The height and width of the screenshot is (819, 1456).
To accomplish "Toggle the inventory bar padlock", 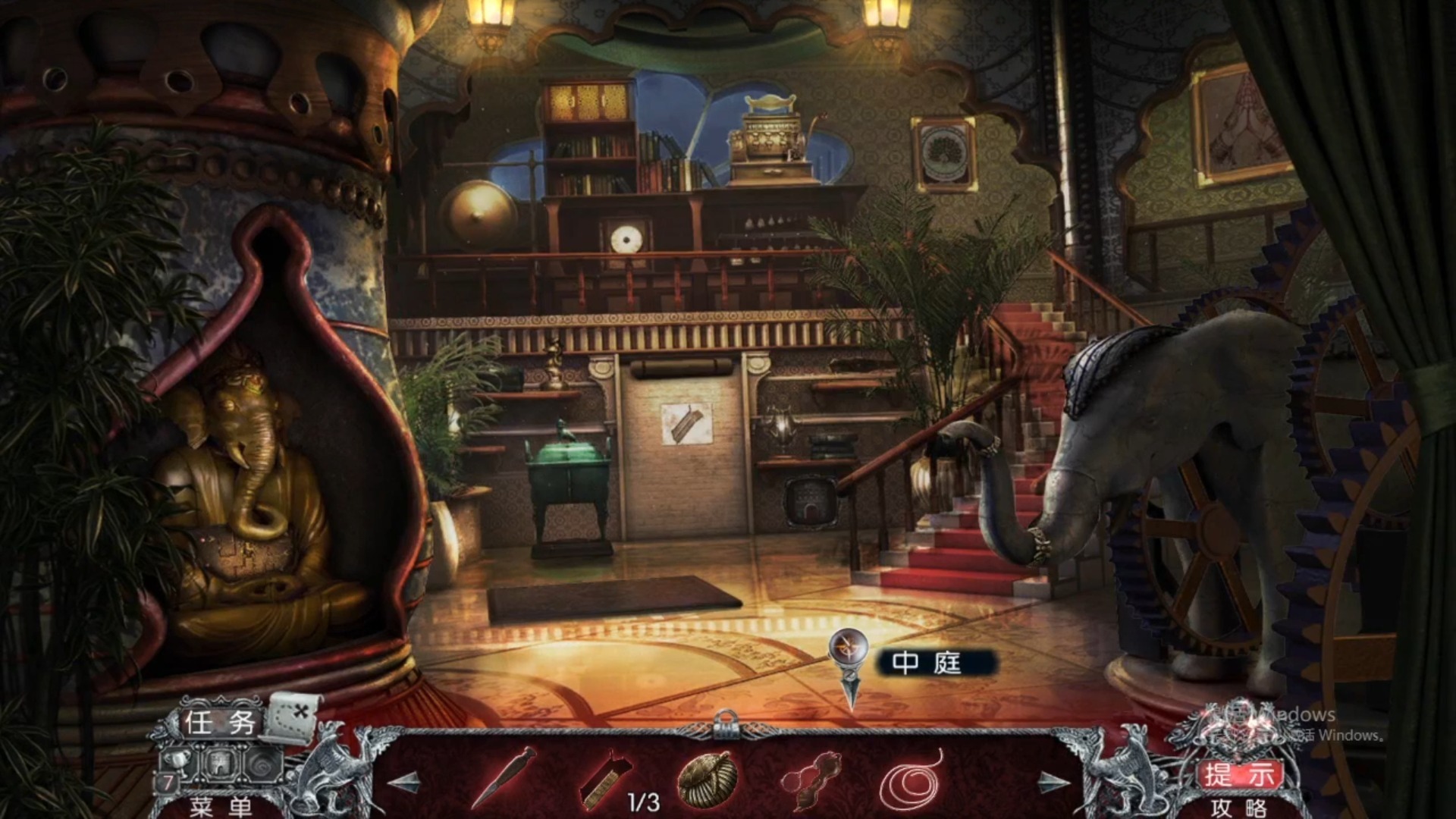I will (726, 724).
